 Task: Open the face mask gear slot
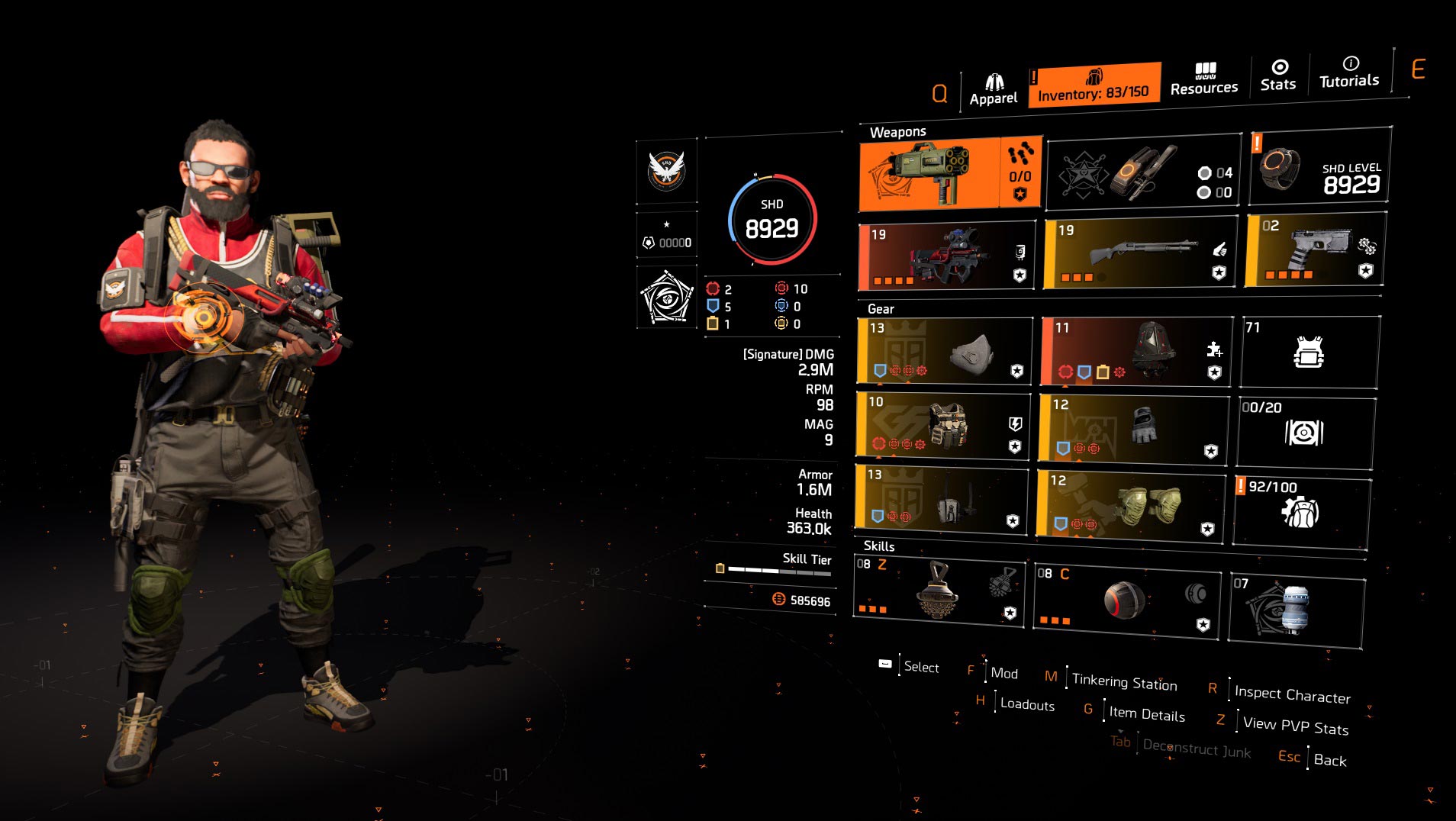944,351
